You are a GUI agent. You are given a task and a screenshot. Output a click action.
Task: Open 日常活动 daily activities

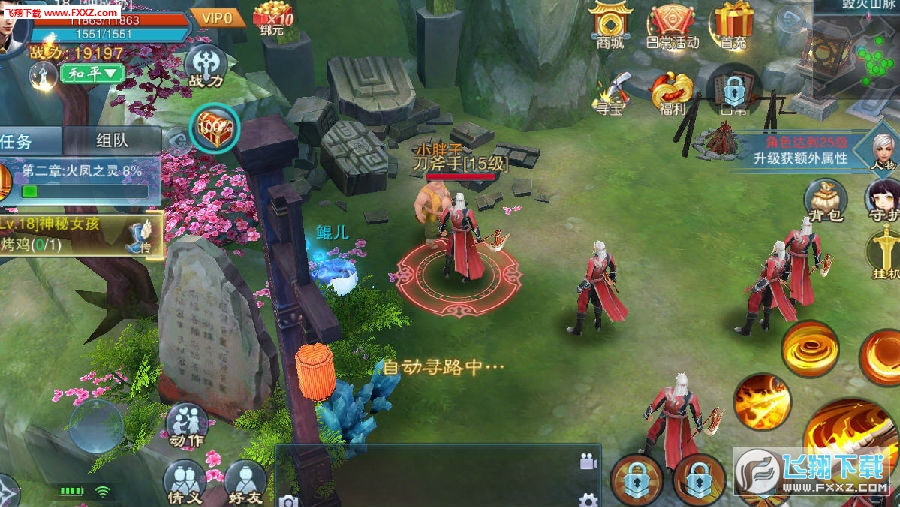coord(673,24)
